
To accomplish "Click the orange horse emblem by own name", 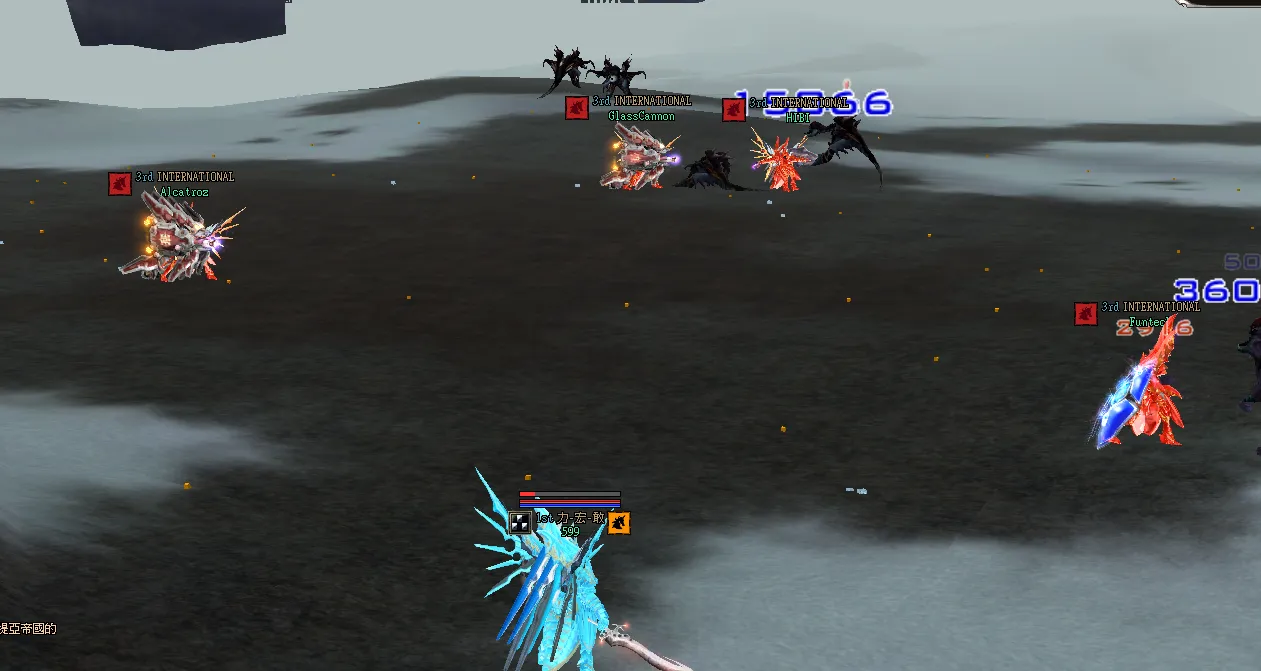I will 619,522.
